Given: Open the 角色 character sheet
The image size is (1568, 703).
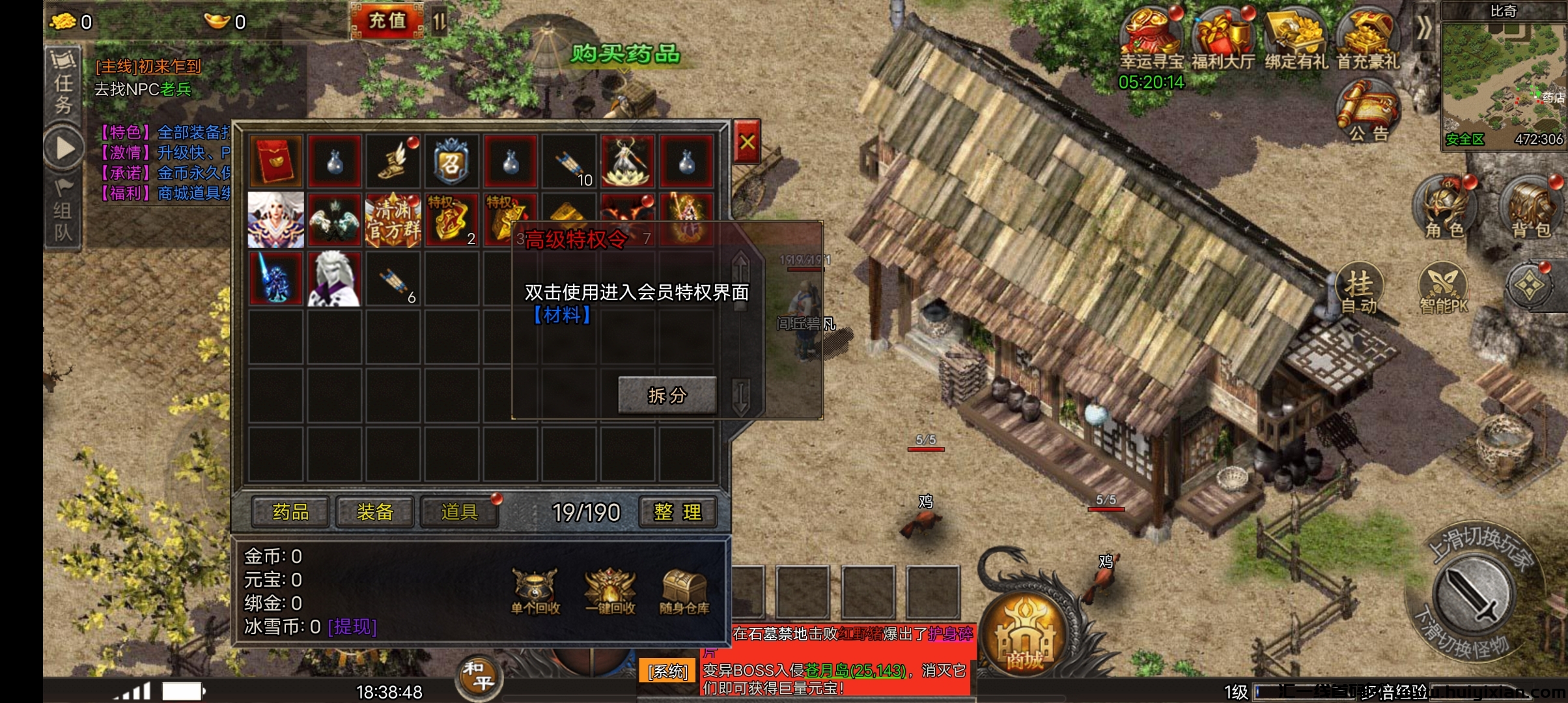Looking at the screenshot, I should tap(1444, 207).
